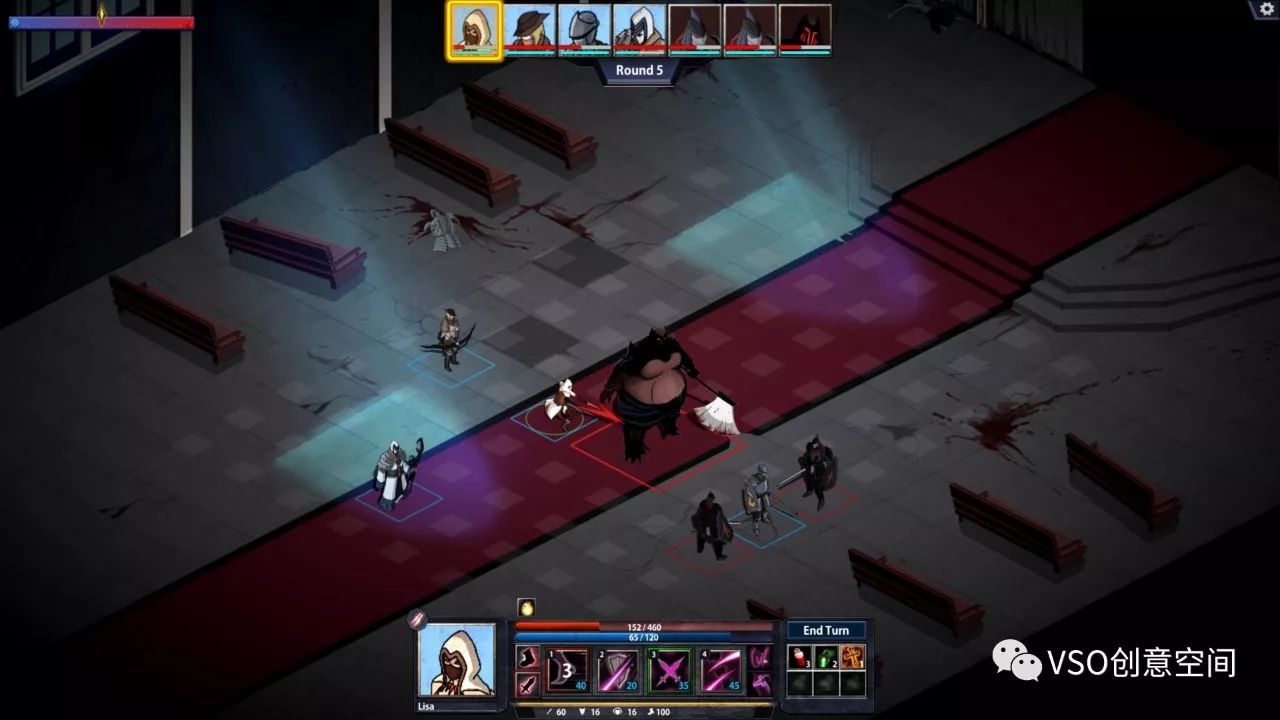Click Lisa's large character portrait
Image resolution: width=1280 pixels, height=720 pixels.
click(x=456, y=660)
